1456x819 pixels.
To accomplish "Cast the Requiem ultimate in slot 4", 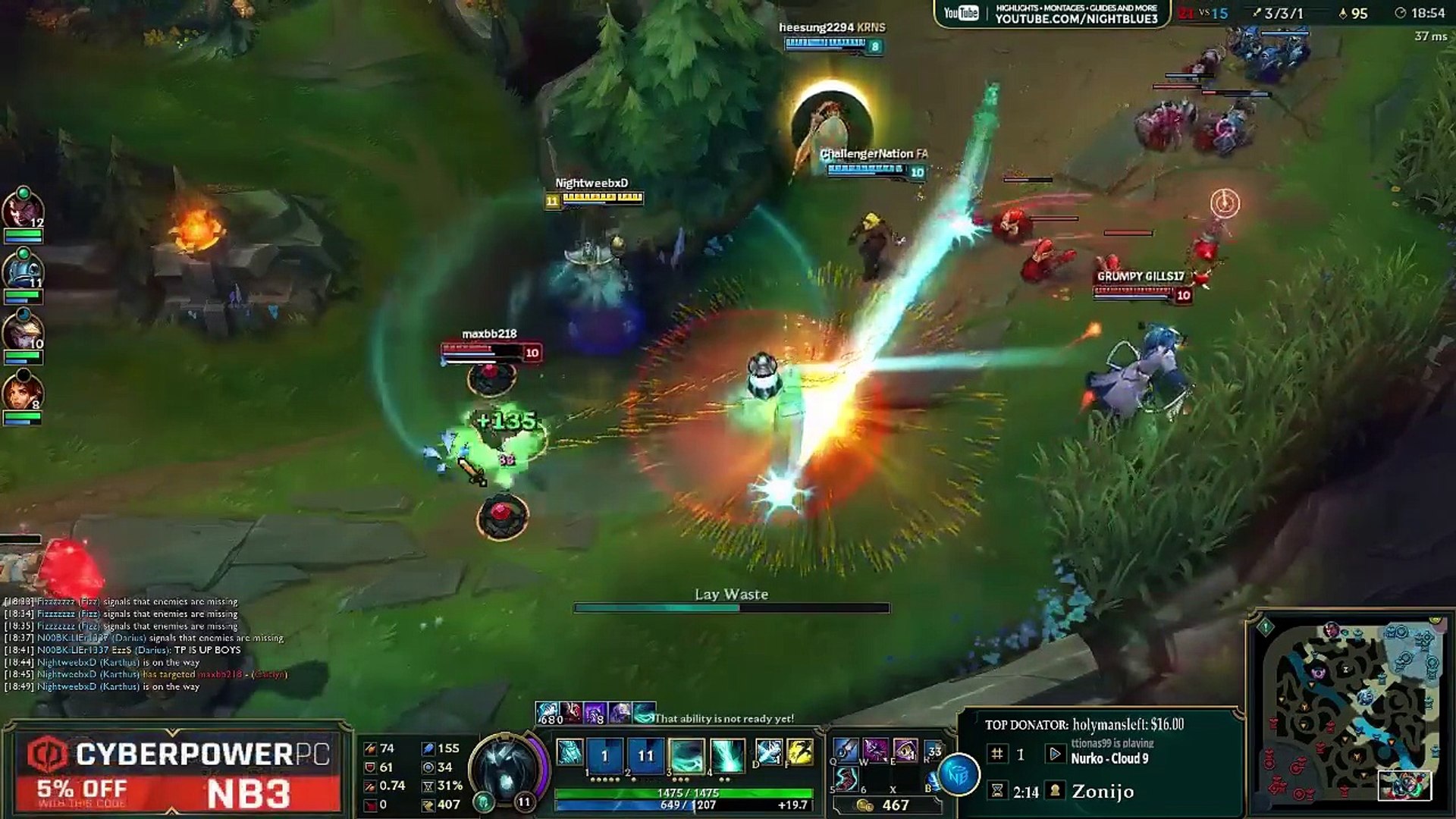I will click(x=727, y=755).
